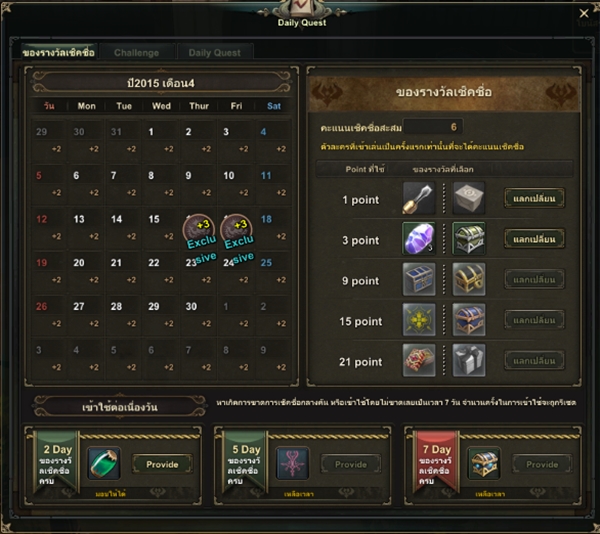Select the green potion 2 Day reward icon

(x=103, y=464)
